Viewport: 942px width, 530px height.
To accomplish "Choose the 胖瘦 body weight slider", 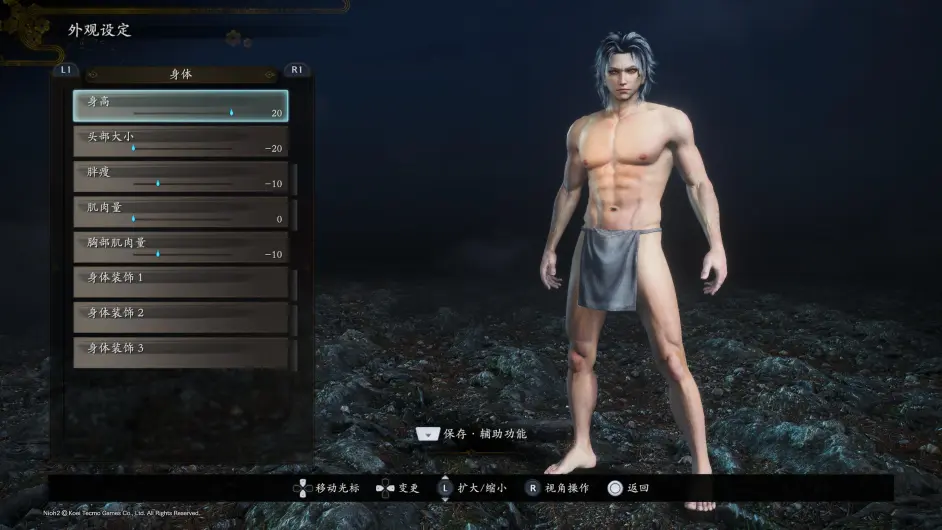I will tap(180, 177).
